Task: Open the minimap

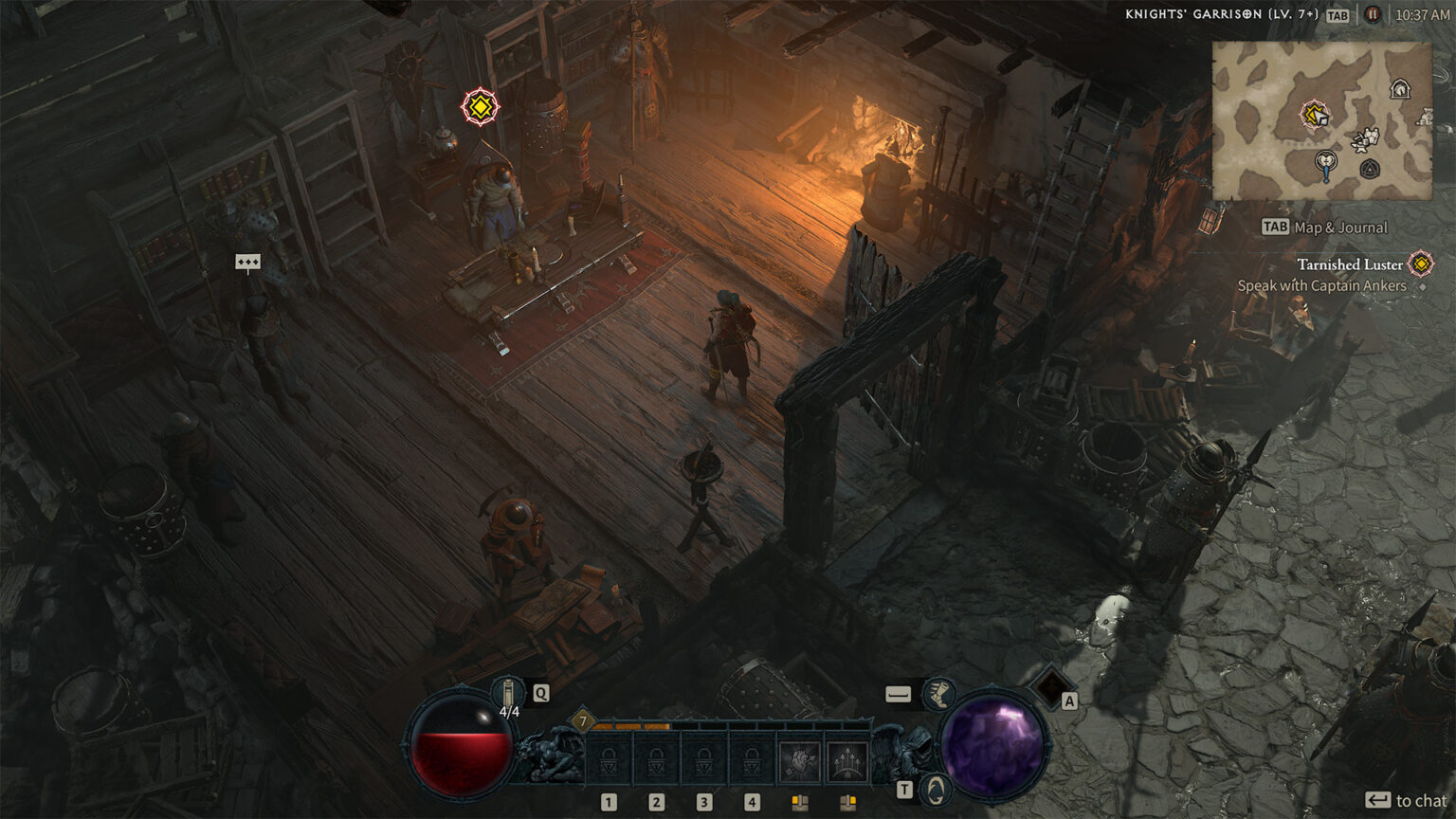Action: (x=1322, y=120)
